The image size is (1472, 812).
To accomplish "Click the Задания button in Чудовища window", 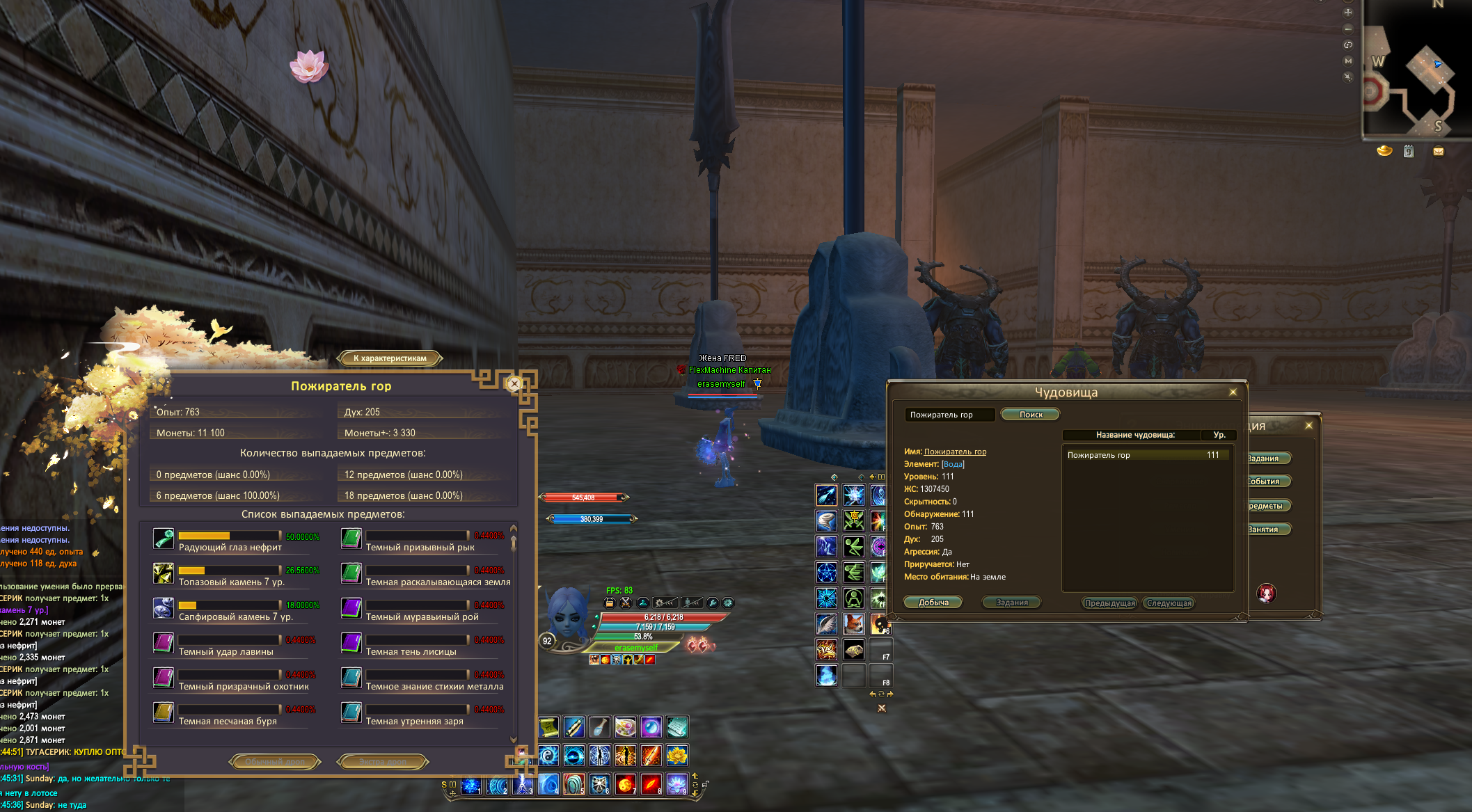I will click(1011, 603).
